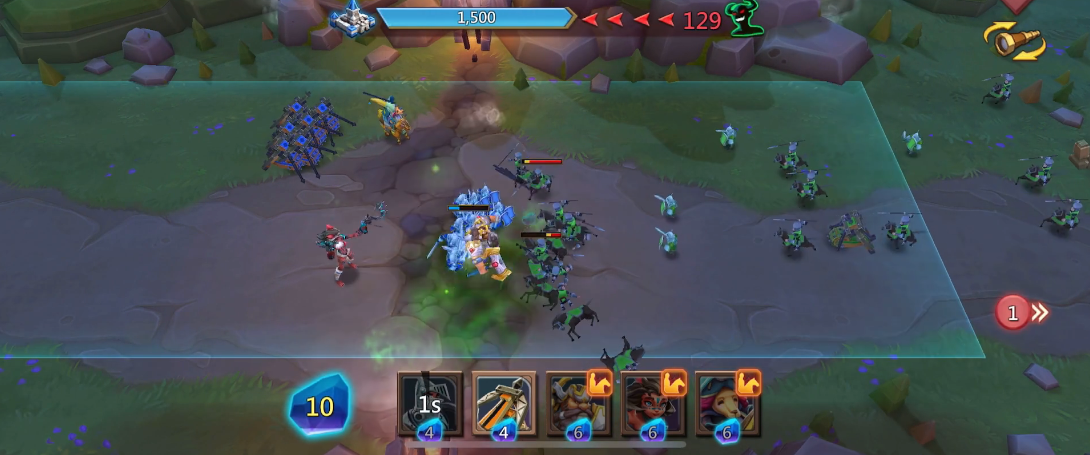
Task: Select the pink-haired lion hero card
Action: 727,403
